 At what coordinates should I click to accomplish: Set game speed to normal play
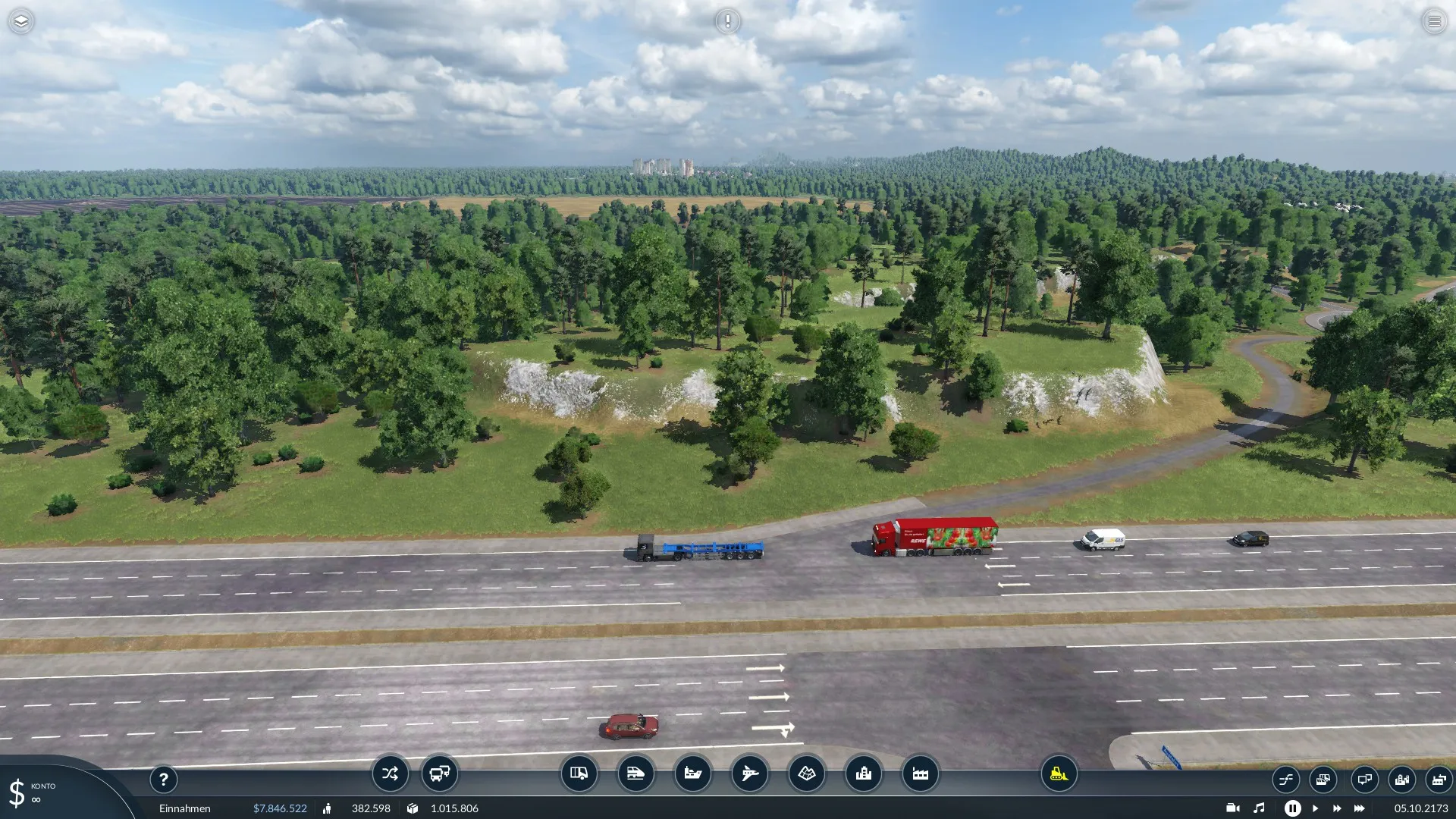1315,808
